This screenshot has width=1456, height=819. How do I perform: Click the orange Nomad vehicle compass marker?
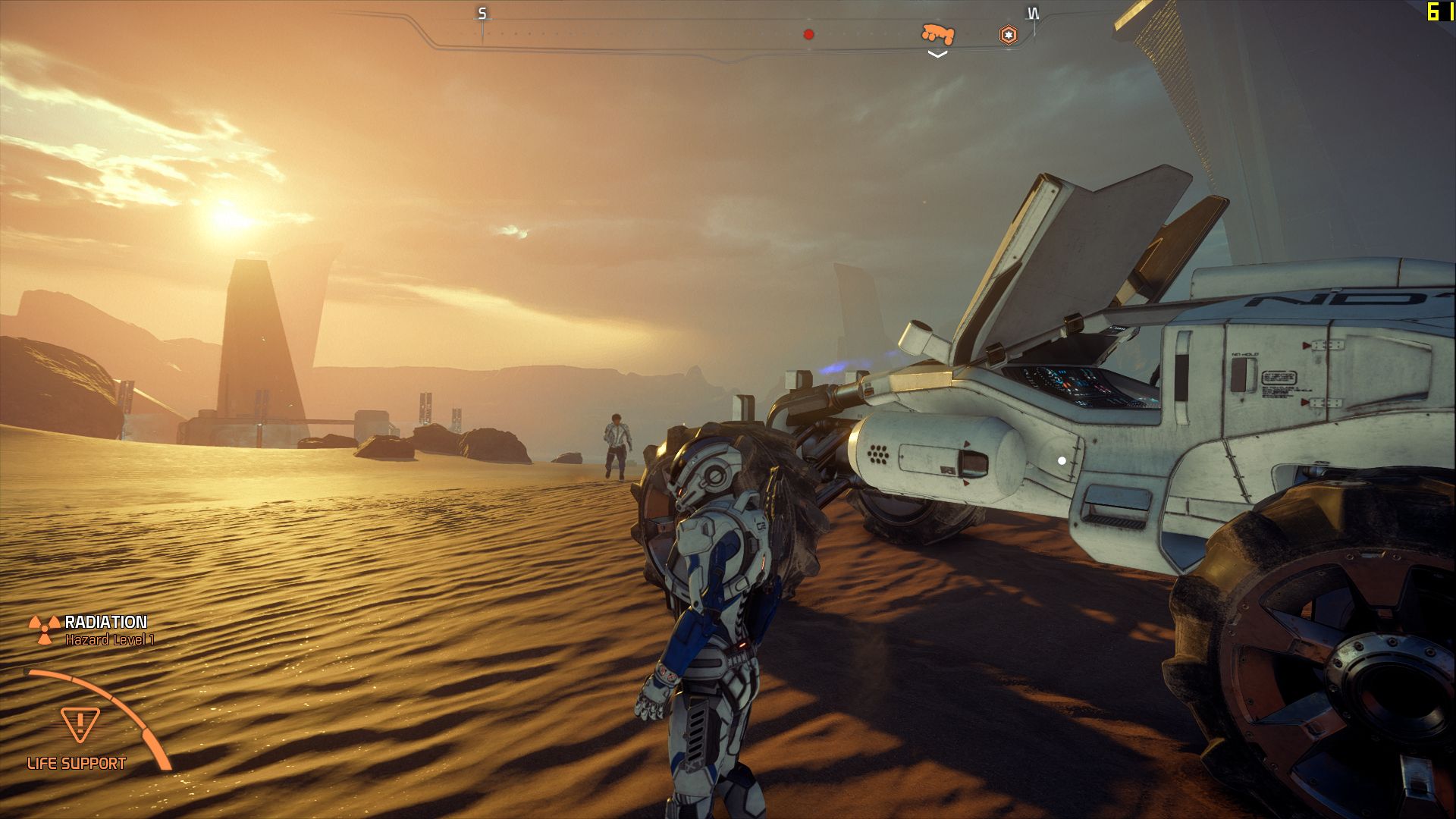coord(937,33)
